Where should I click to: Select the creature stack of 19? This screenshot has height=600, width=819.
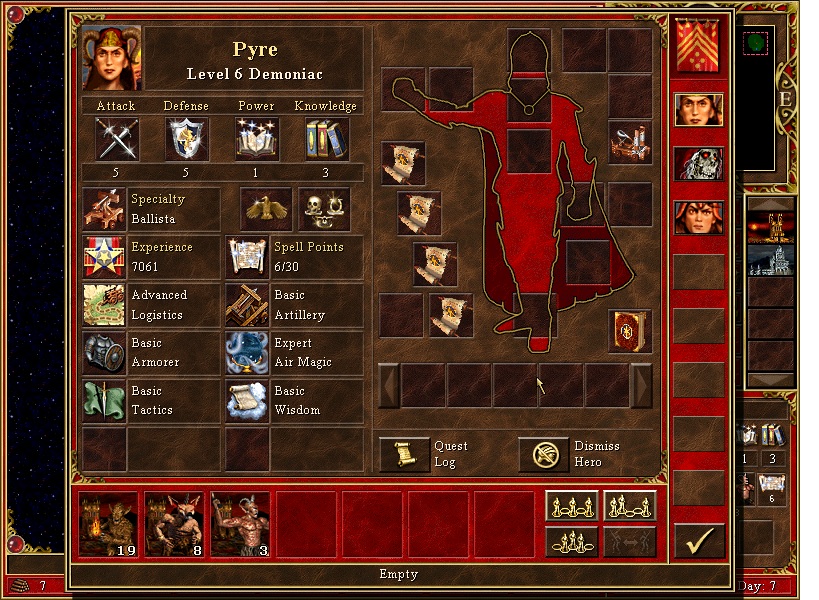(110, 523)
